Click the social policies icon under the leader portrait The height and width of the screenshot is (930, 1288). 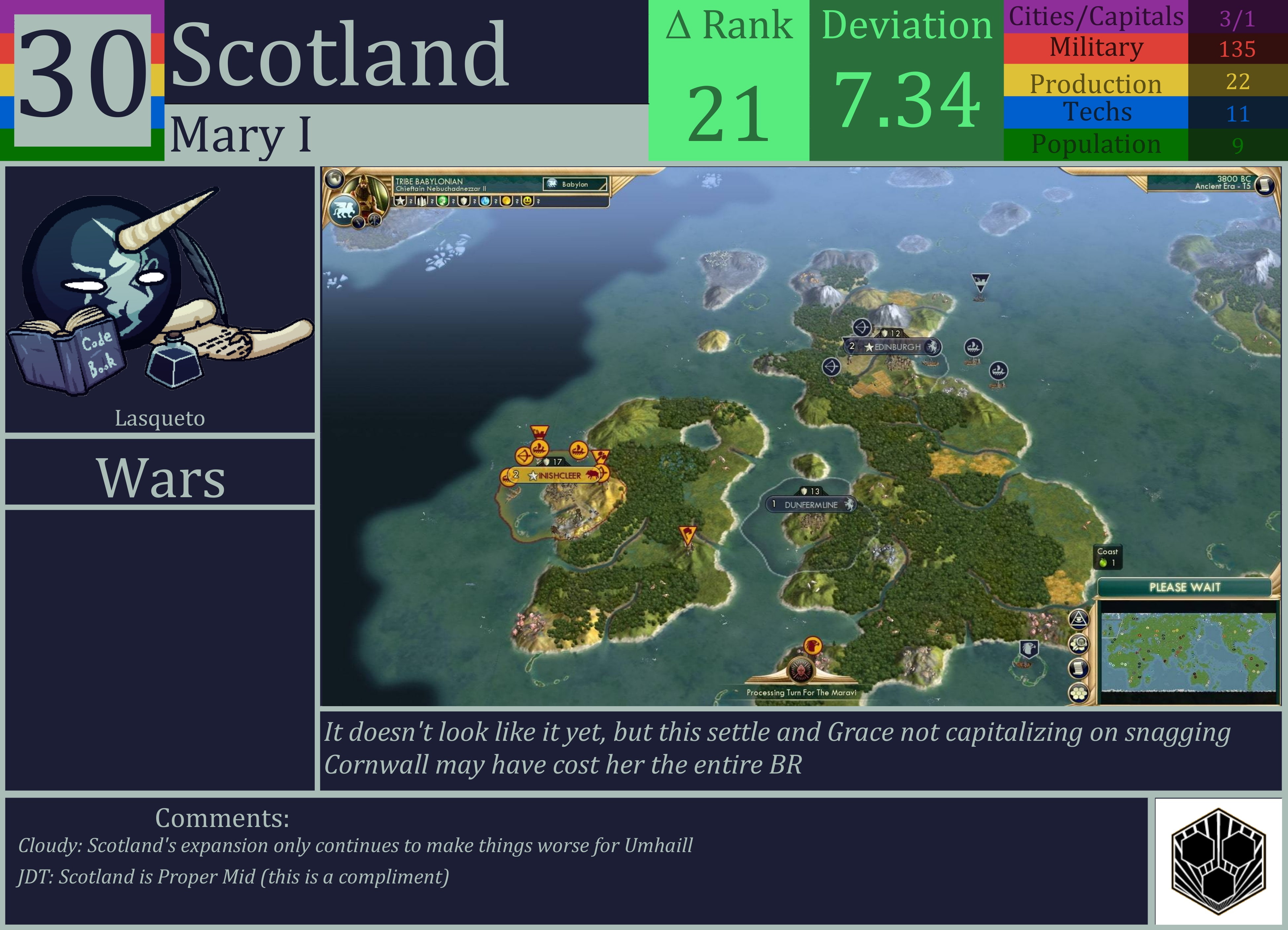tap(375, 221)
